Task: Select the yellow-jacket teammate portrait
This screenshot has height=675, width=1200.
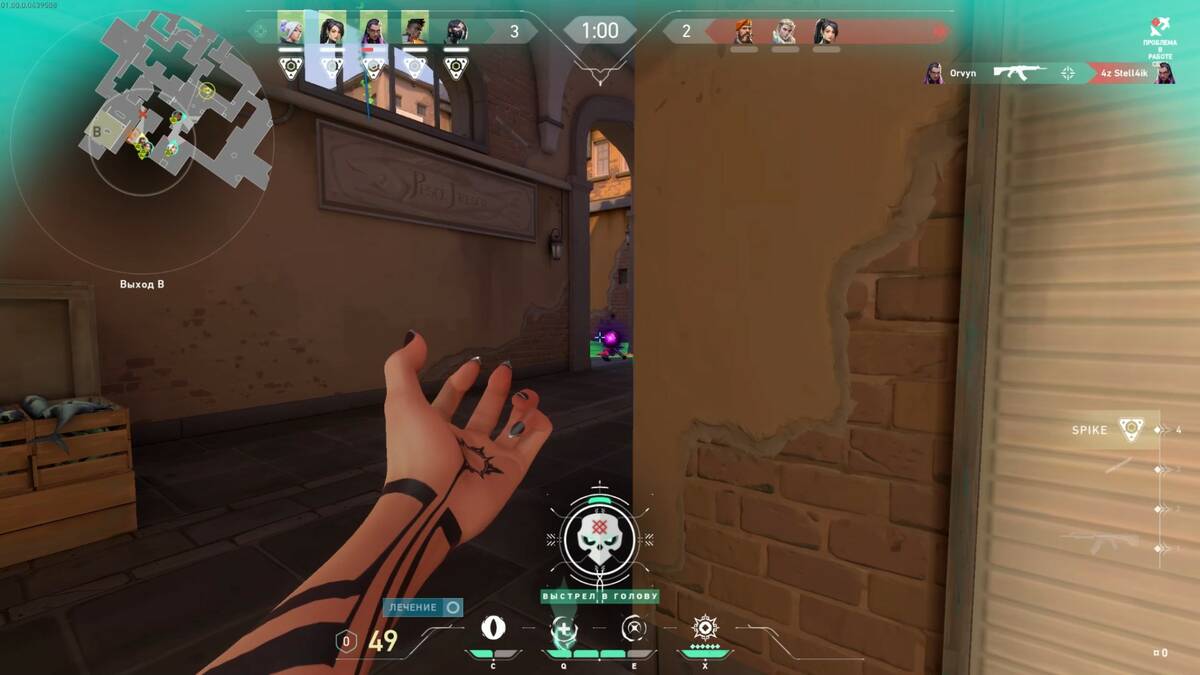Action: 414,30
